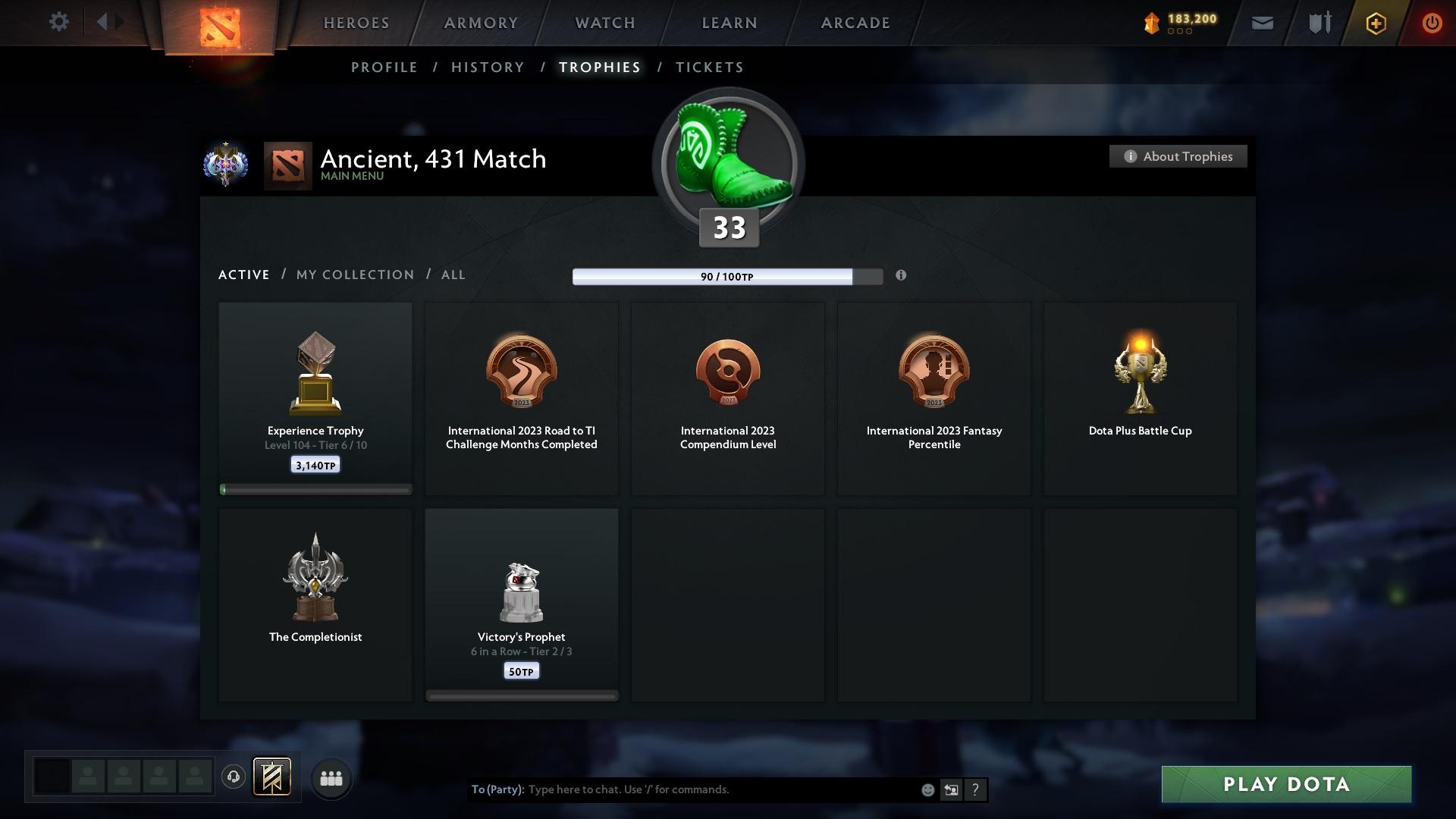Switch to the HISTORY tab
This screenshot has width=1456, height=819.
click(488, 67)
